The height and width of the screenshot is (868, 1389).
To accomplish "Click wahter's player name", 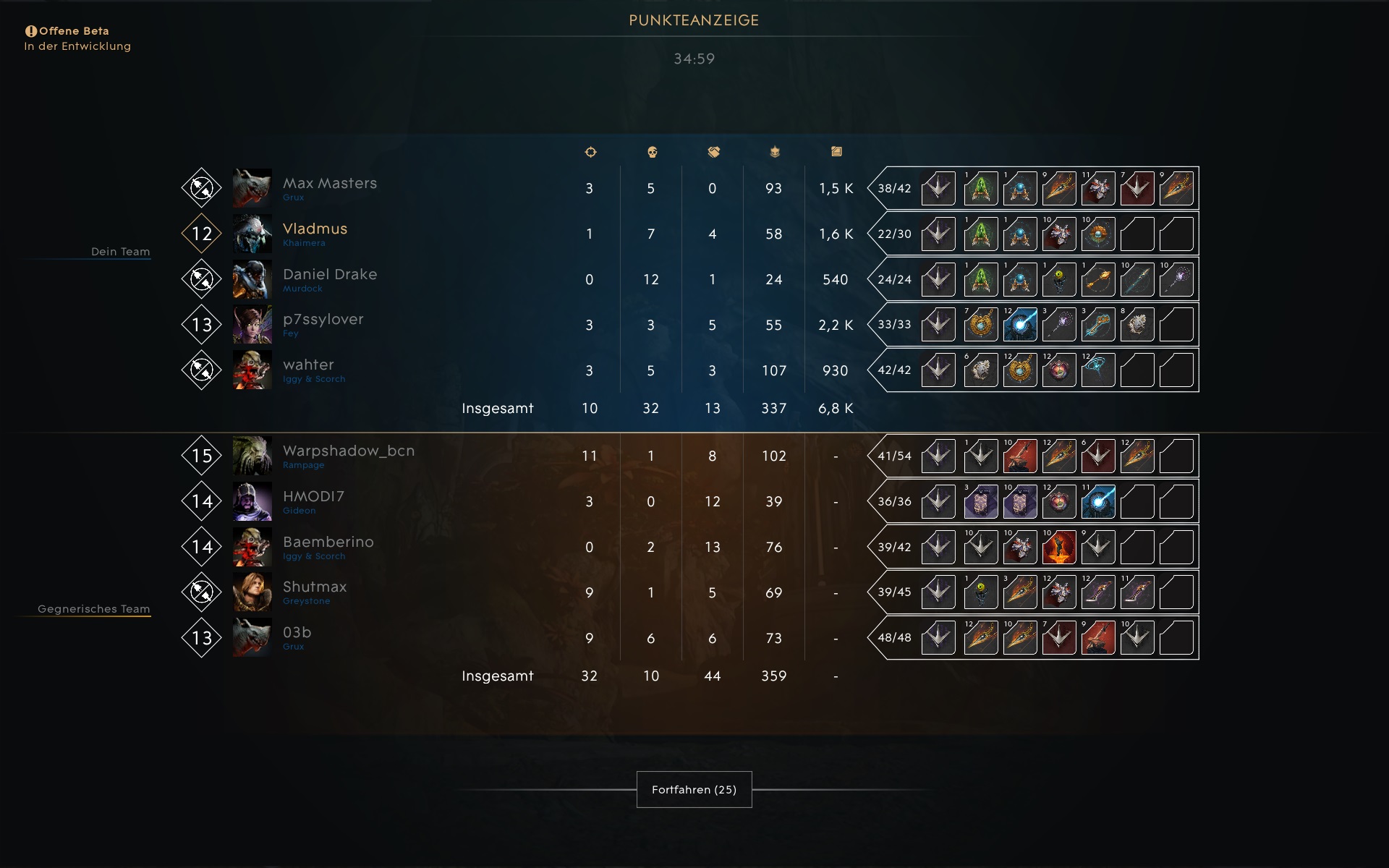I will coord(308,365).
